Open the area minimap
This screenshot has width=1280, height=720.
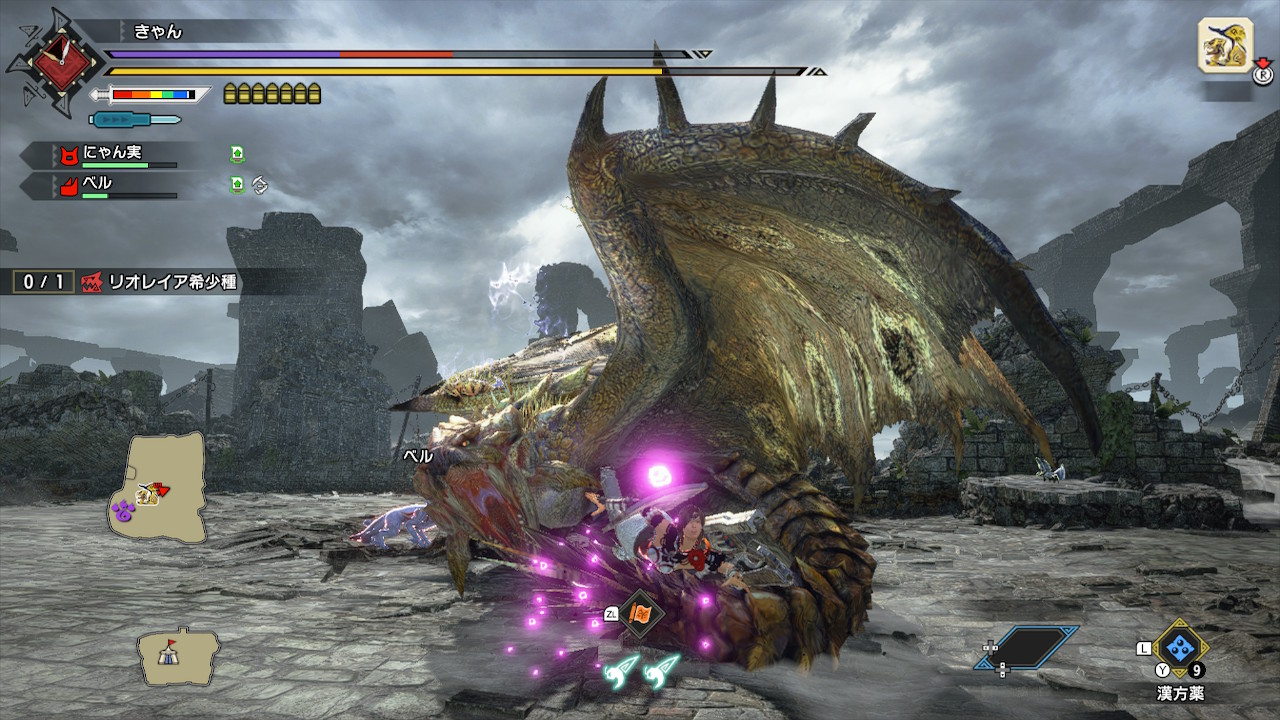coord(158,487)
